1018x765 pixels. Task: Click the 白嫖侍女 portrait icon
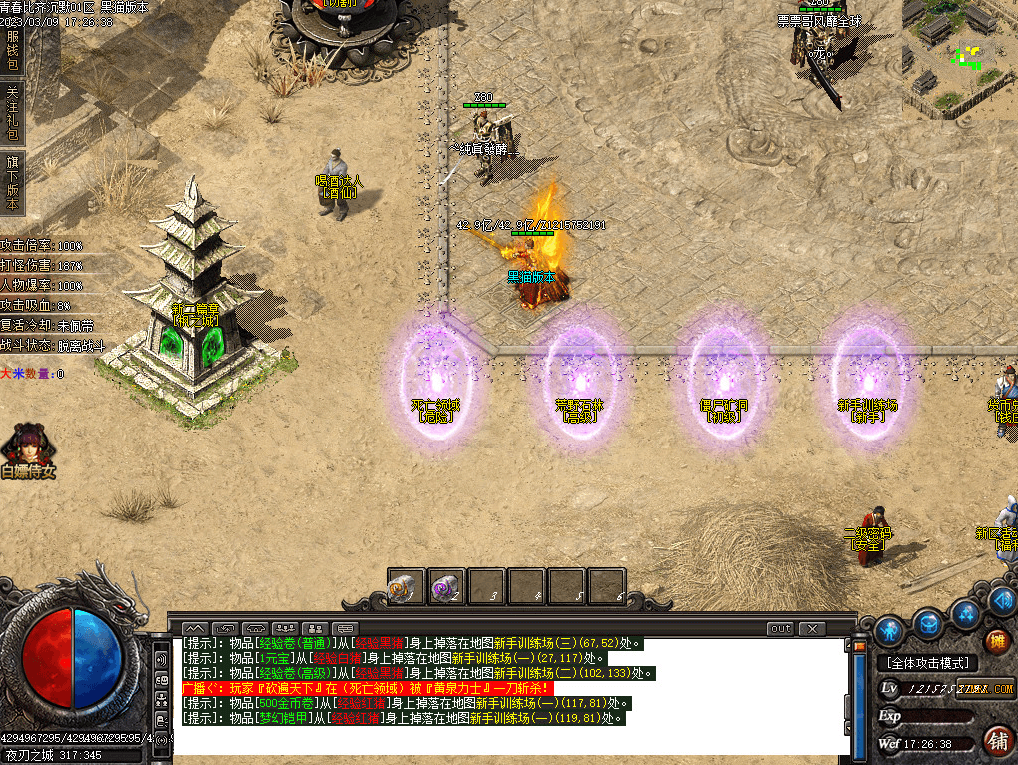pyautogui.click(x=27, y=450)
